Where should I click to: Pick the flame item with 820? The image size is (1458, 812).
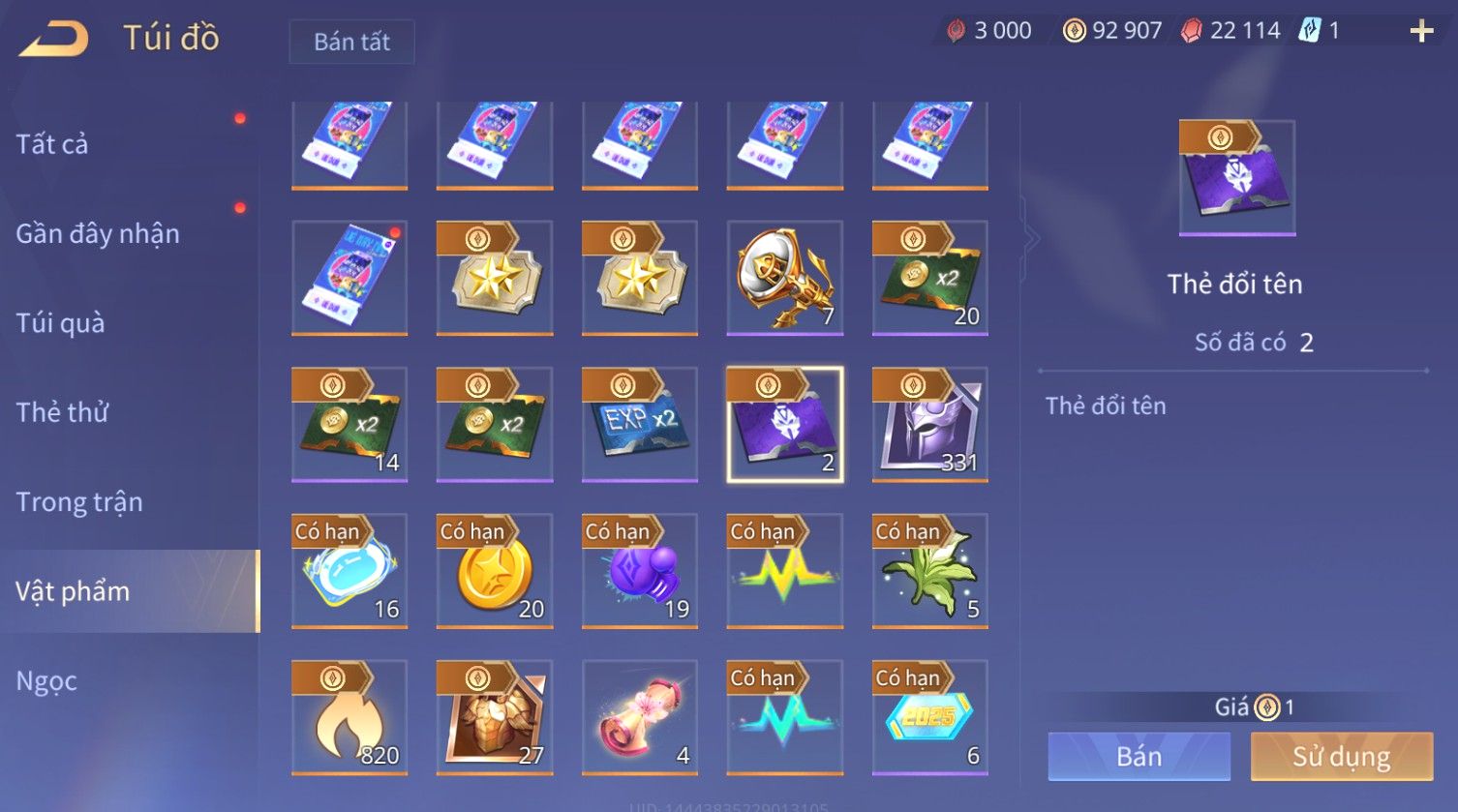(x=349, y=717)
